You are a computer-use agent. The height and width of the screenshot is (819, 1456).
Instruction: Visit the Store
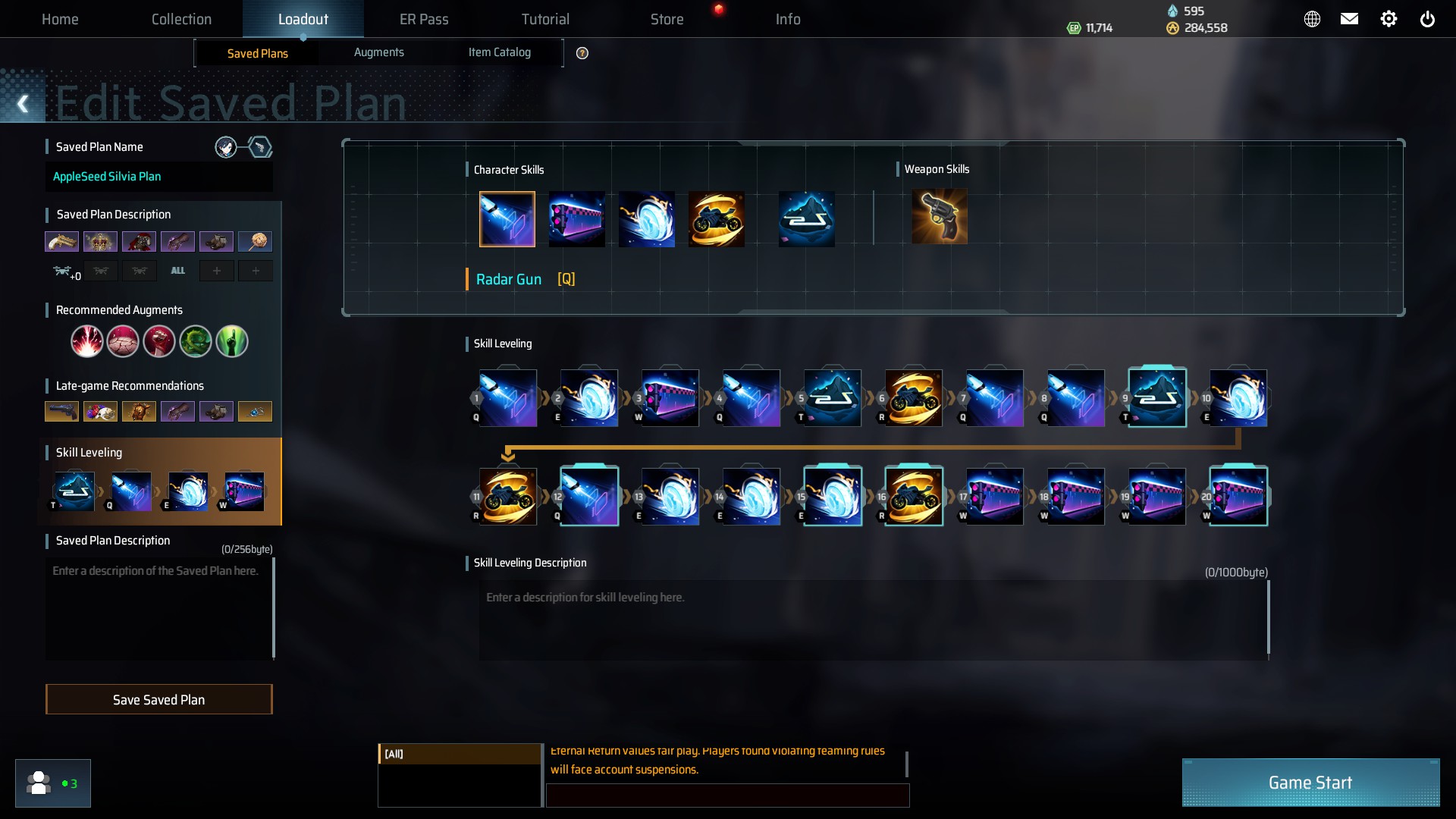[x=667, y=19]
